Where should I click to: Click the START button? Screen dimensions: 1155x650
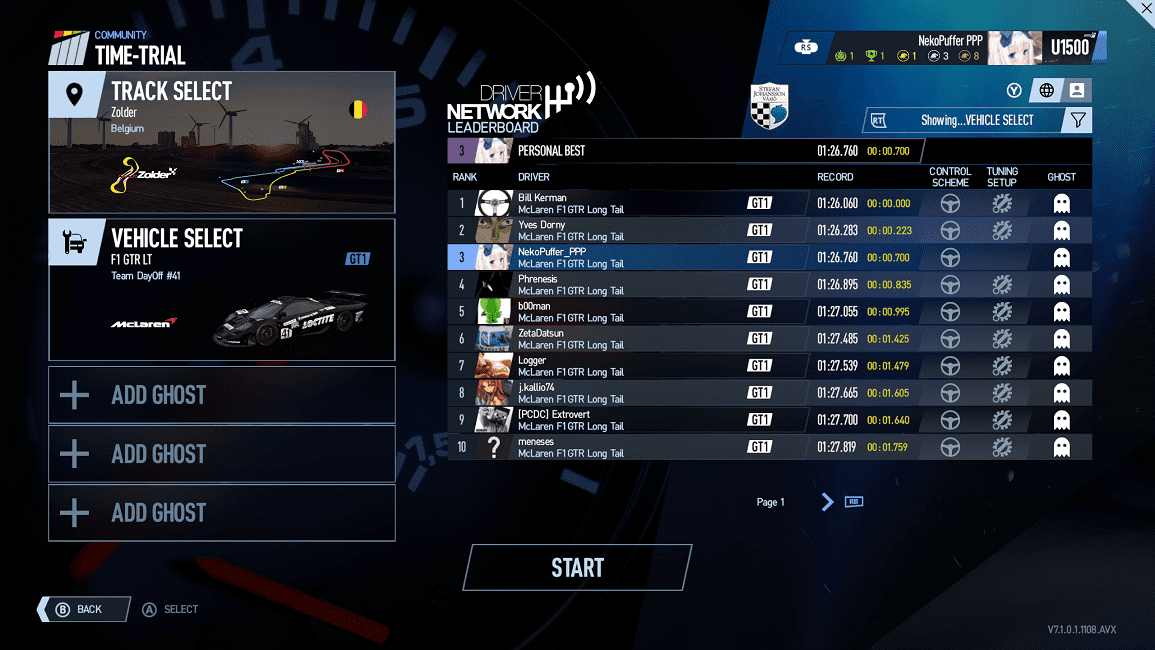pos(577,568)
